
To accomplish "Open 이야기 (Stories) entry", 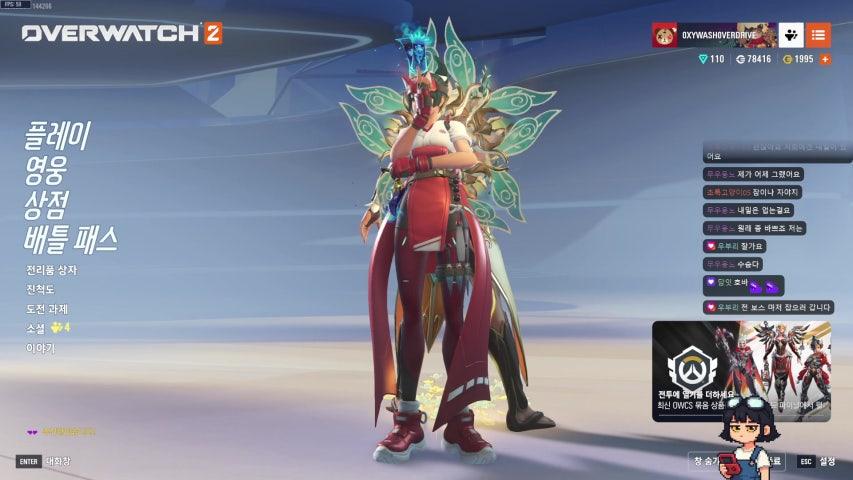I will 41,348.
